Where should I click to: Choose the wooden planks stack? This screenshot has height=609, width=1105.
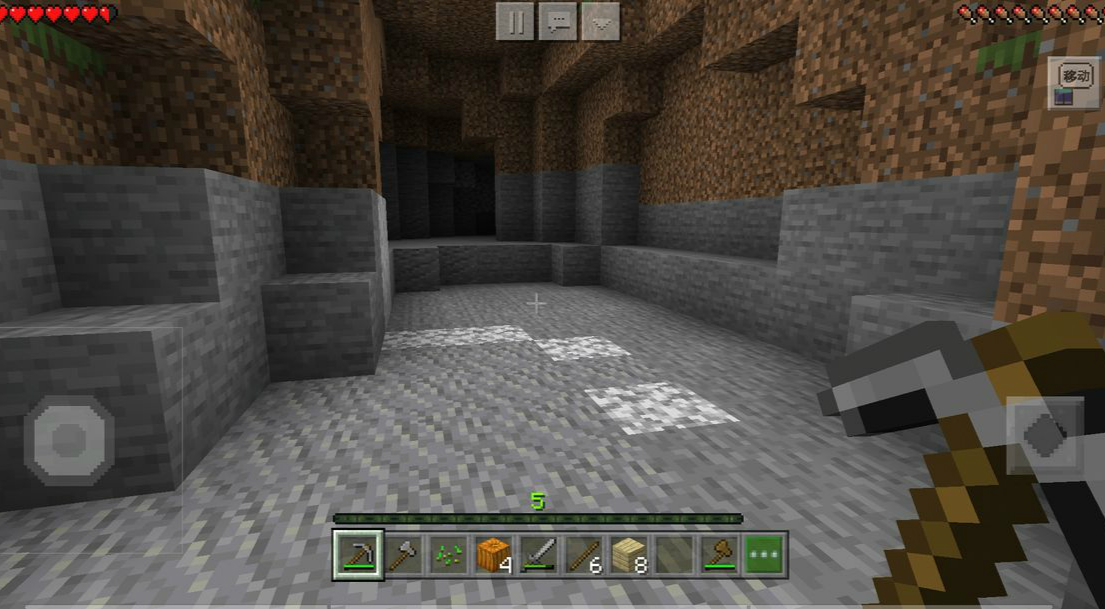pyautogui.click(x=628, y=554)
